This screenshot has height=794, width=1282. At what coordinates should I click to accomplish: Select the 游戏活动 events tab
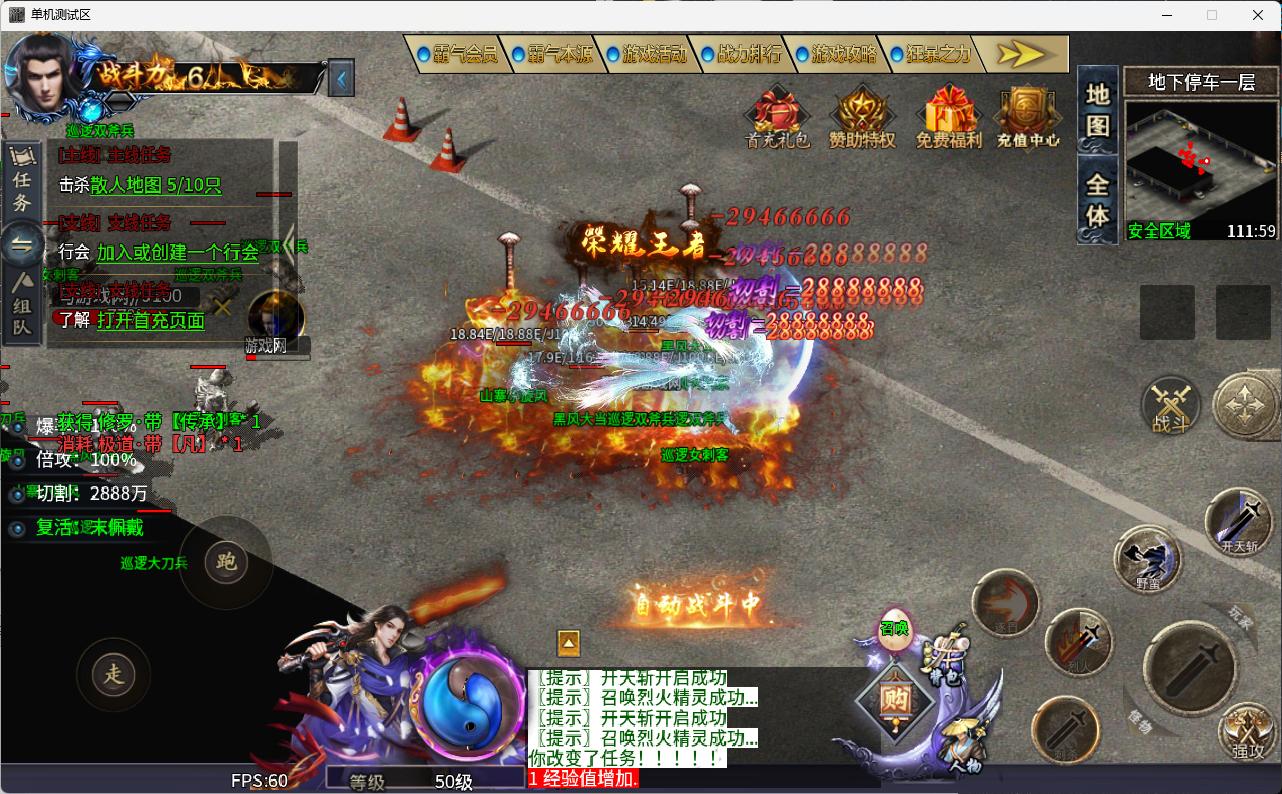click(645, 54)
